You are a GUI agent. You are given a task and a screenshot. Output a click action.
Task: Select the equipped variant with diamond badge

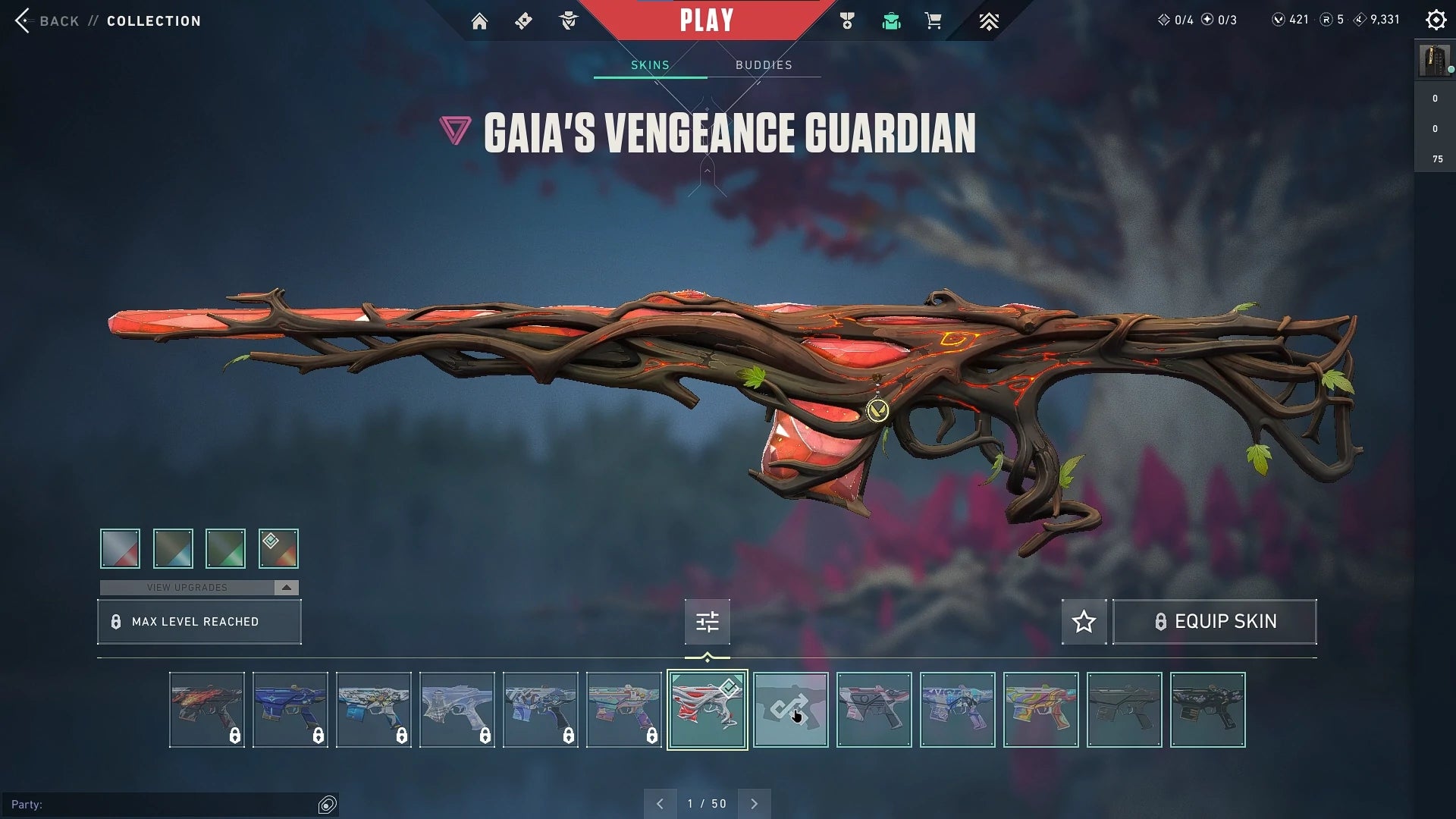click(278, 548)
